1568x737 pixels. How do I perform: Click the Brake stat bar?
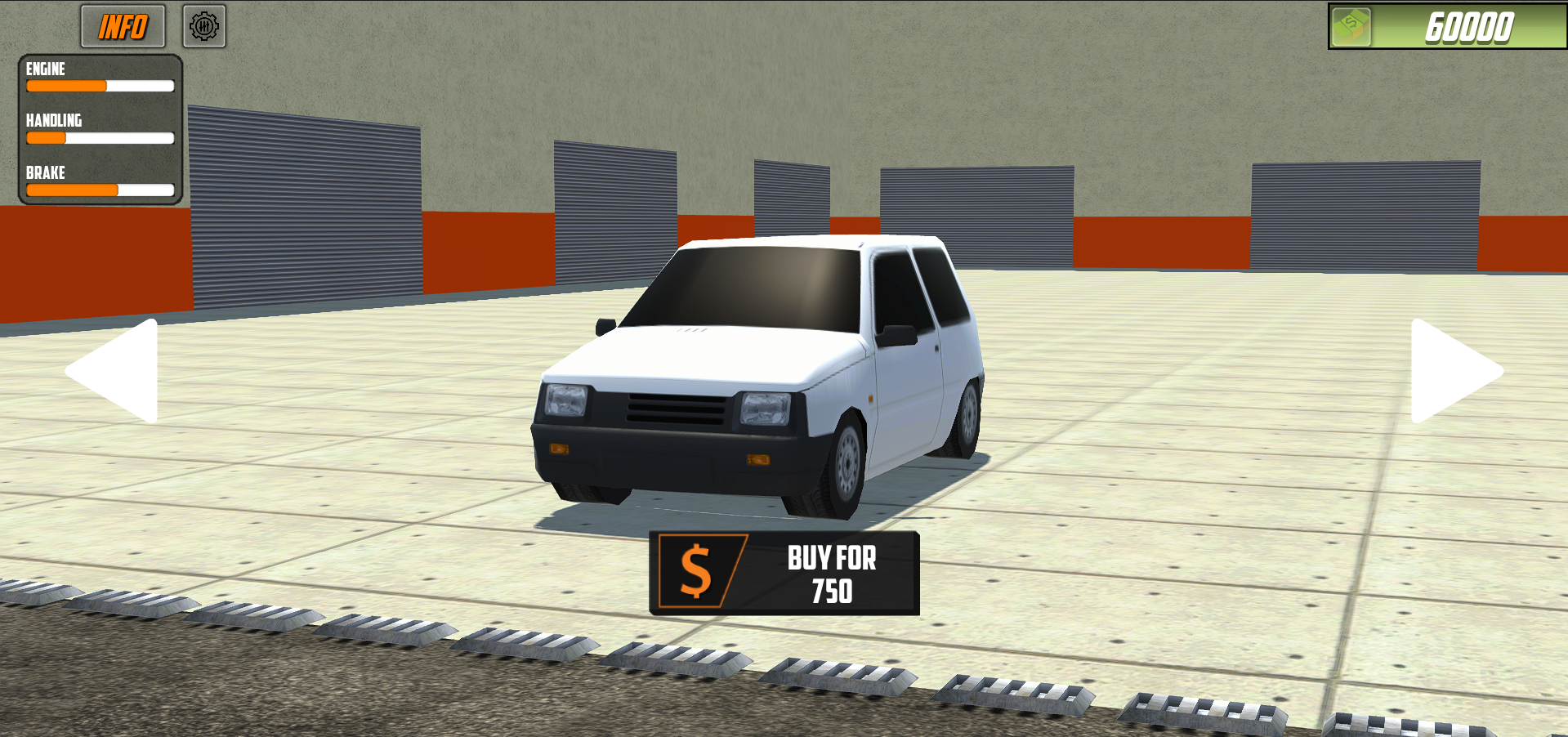tap(100, 190)
